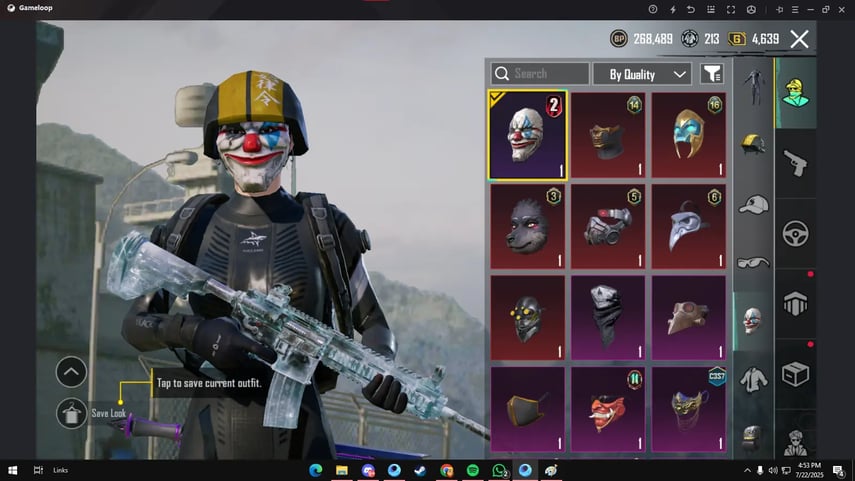Open the By Quality sort dropdown
The image size is (855, 481).
[641, 74]
